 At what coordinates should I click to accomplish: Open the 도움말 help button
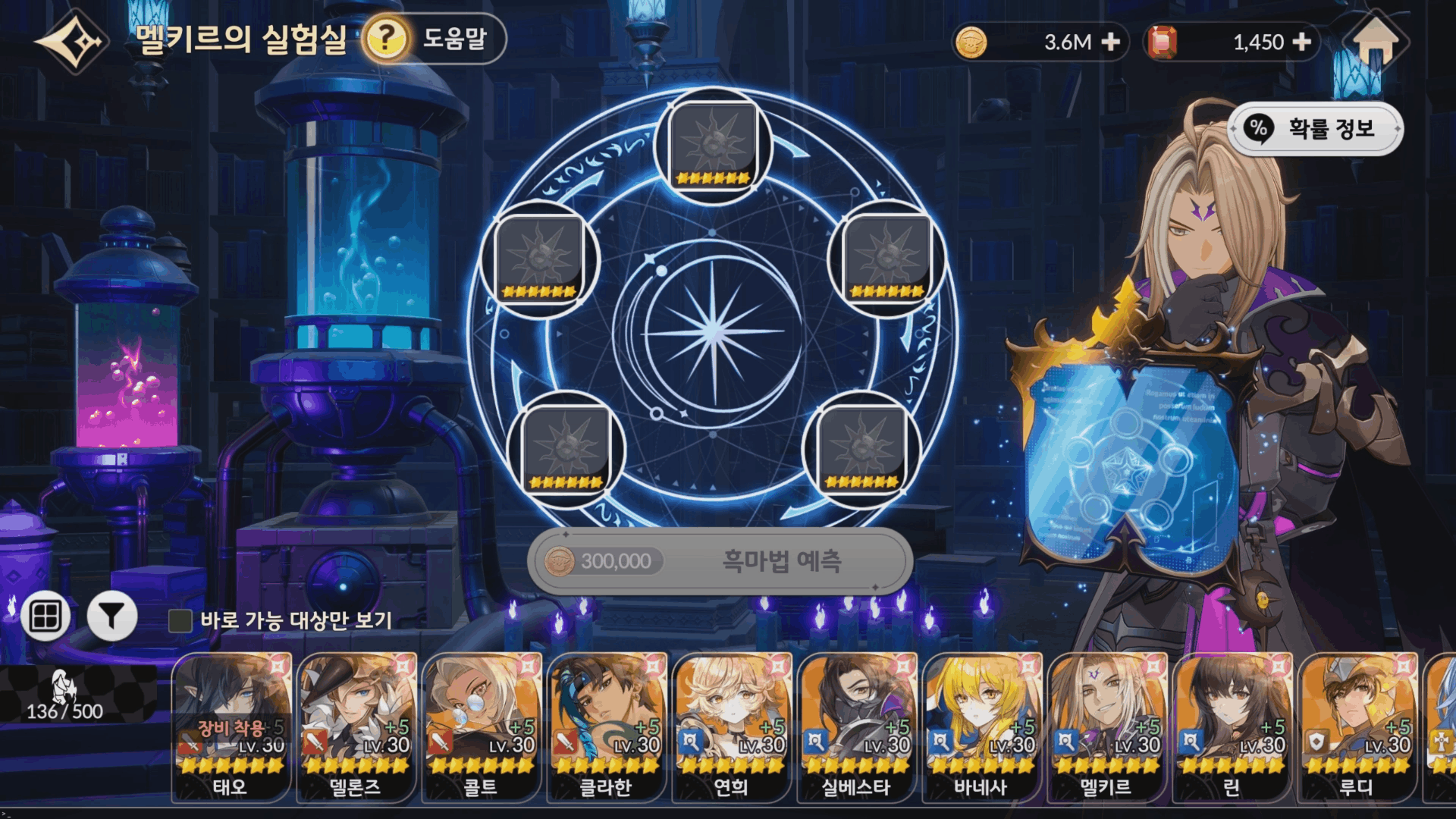point(434,39)
